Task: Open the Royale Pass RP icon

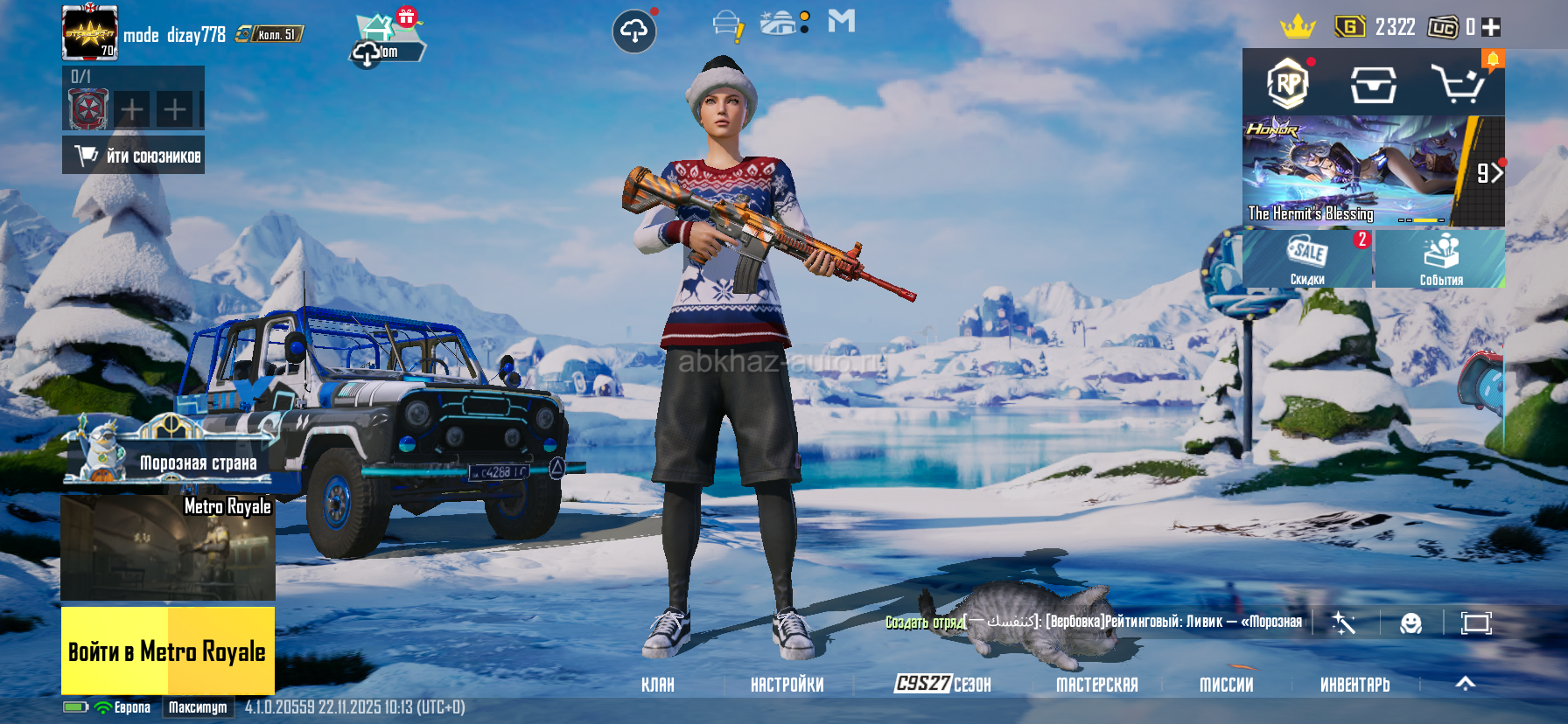Action: click(x=1288, y=84)
